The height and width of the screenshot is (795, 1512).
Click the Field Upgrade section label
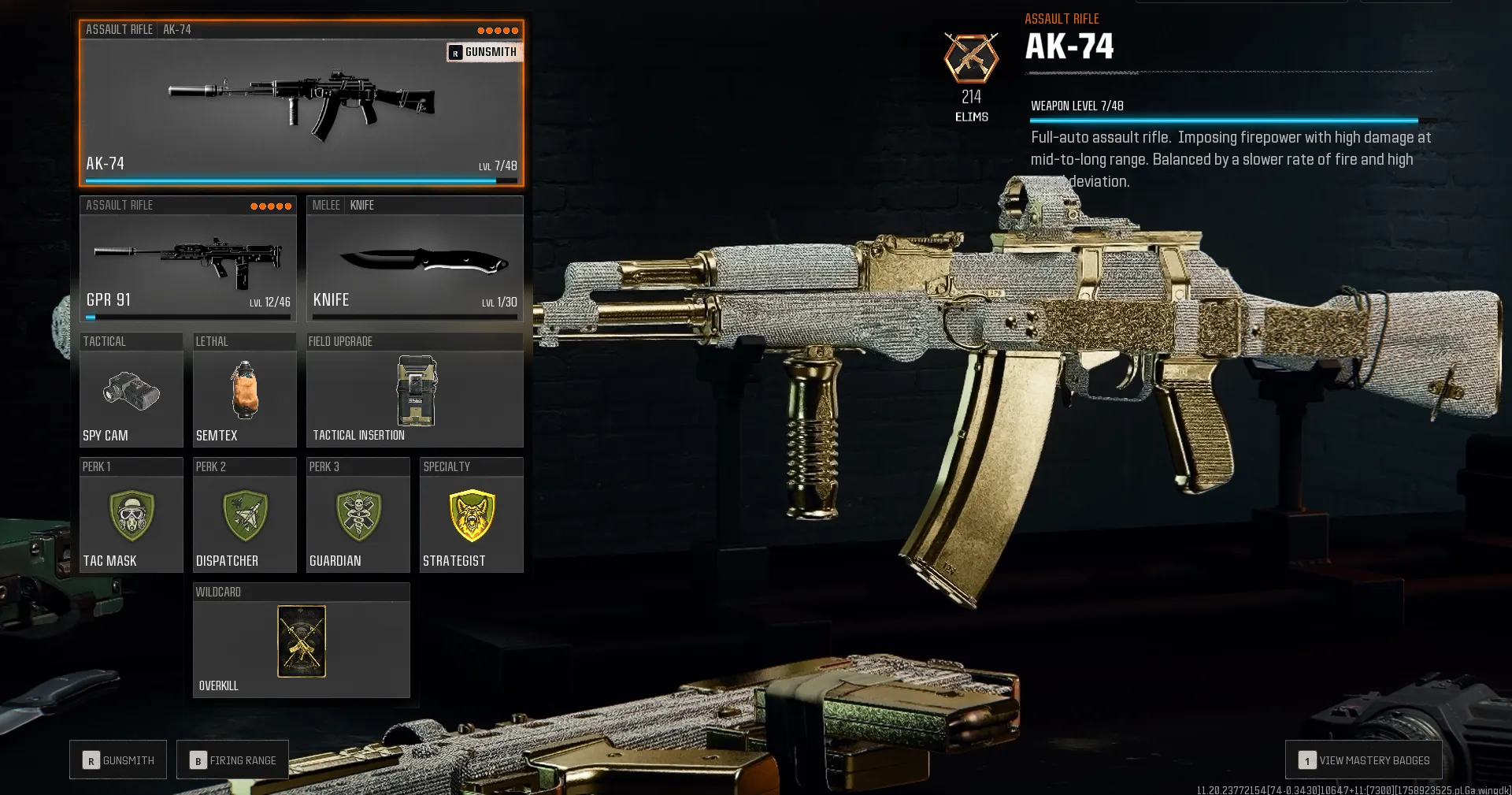point(339,341)
